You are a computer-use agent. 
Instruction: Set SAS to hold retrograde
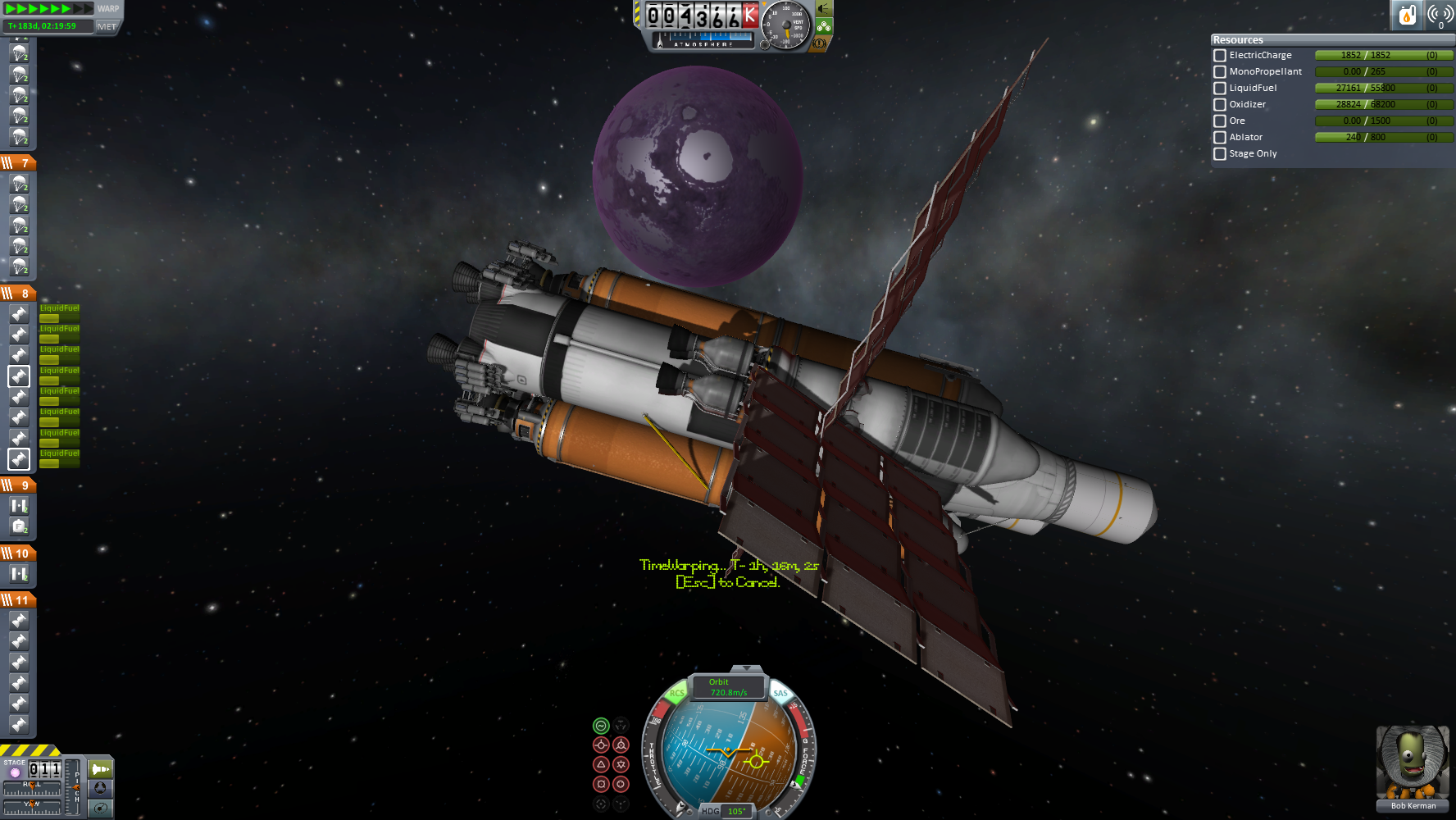621,745
